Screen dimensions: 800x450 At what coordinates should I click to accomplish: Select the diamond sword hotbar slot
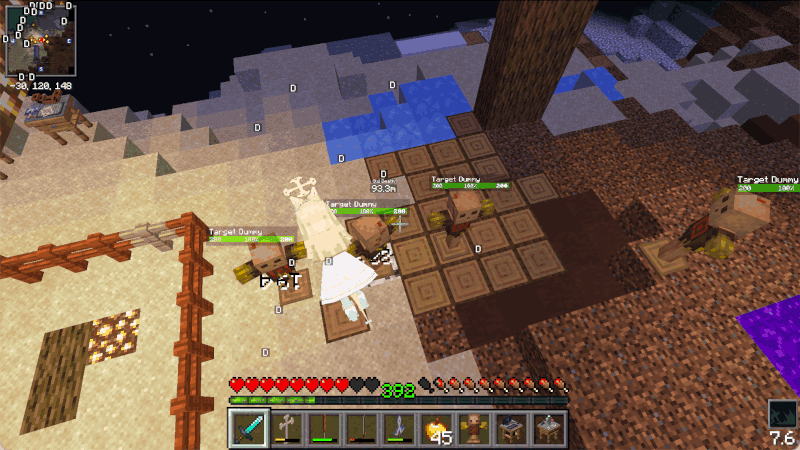pyautogui.click(x=250, y=427)
